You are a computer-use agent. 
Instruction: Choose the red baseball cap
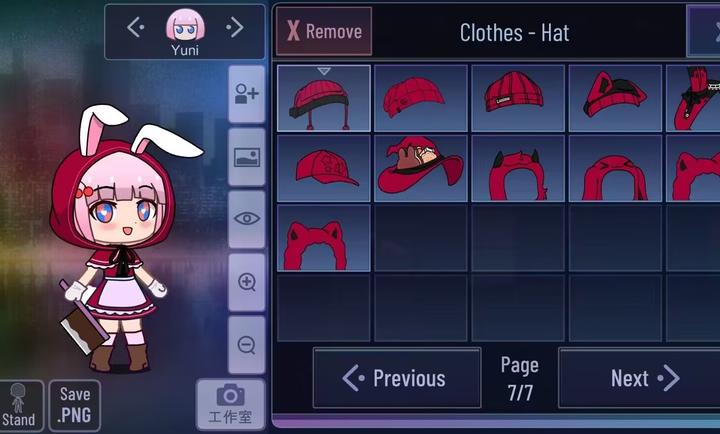(324, 168)
